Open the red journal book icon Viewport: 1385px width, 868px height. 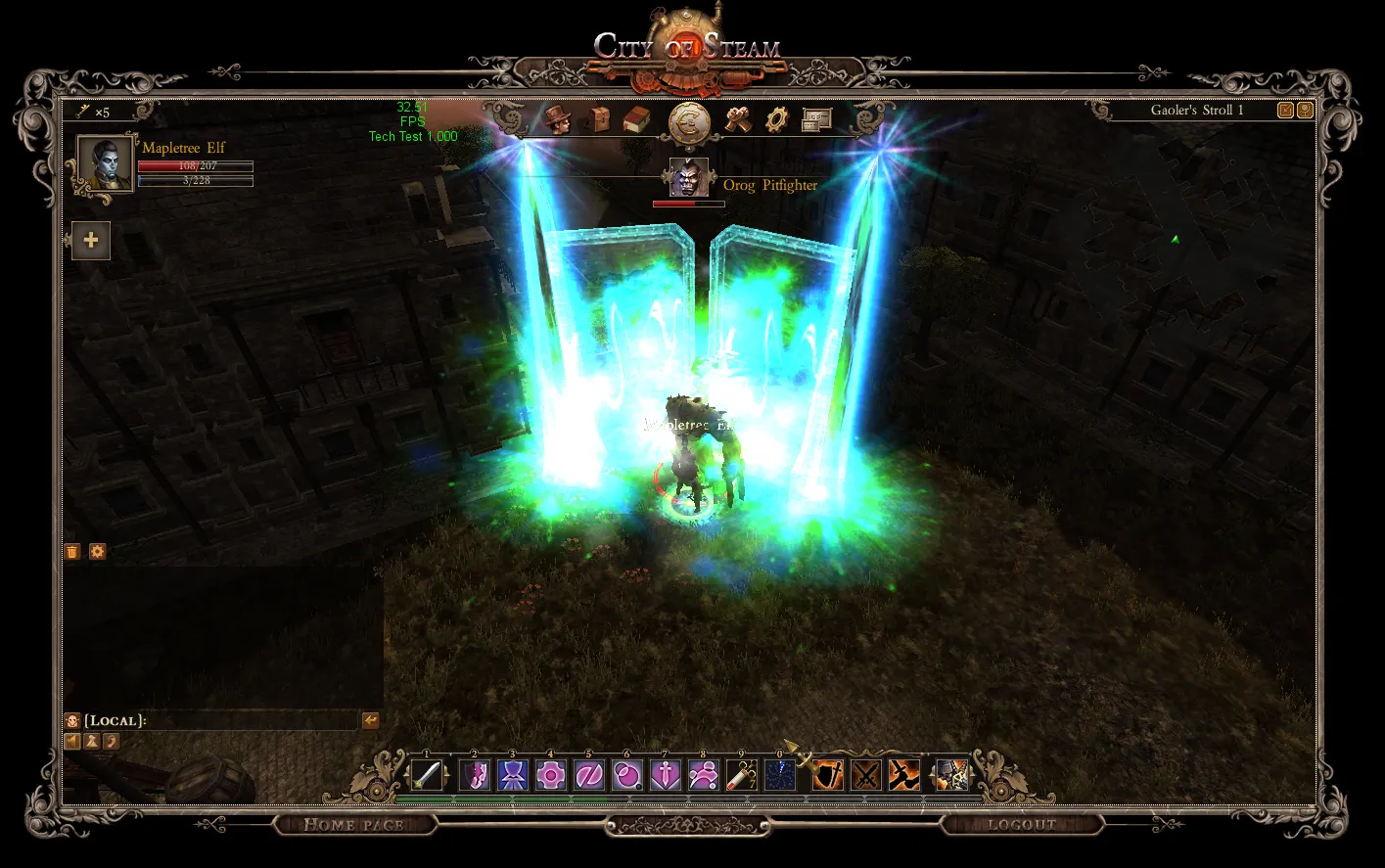click(x=636, y=119)
